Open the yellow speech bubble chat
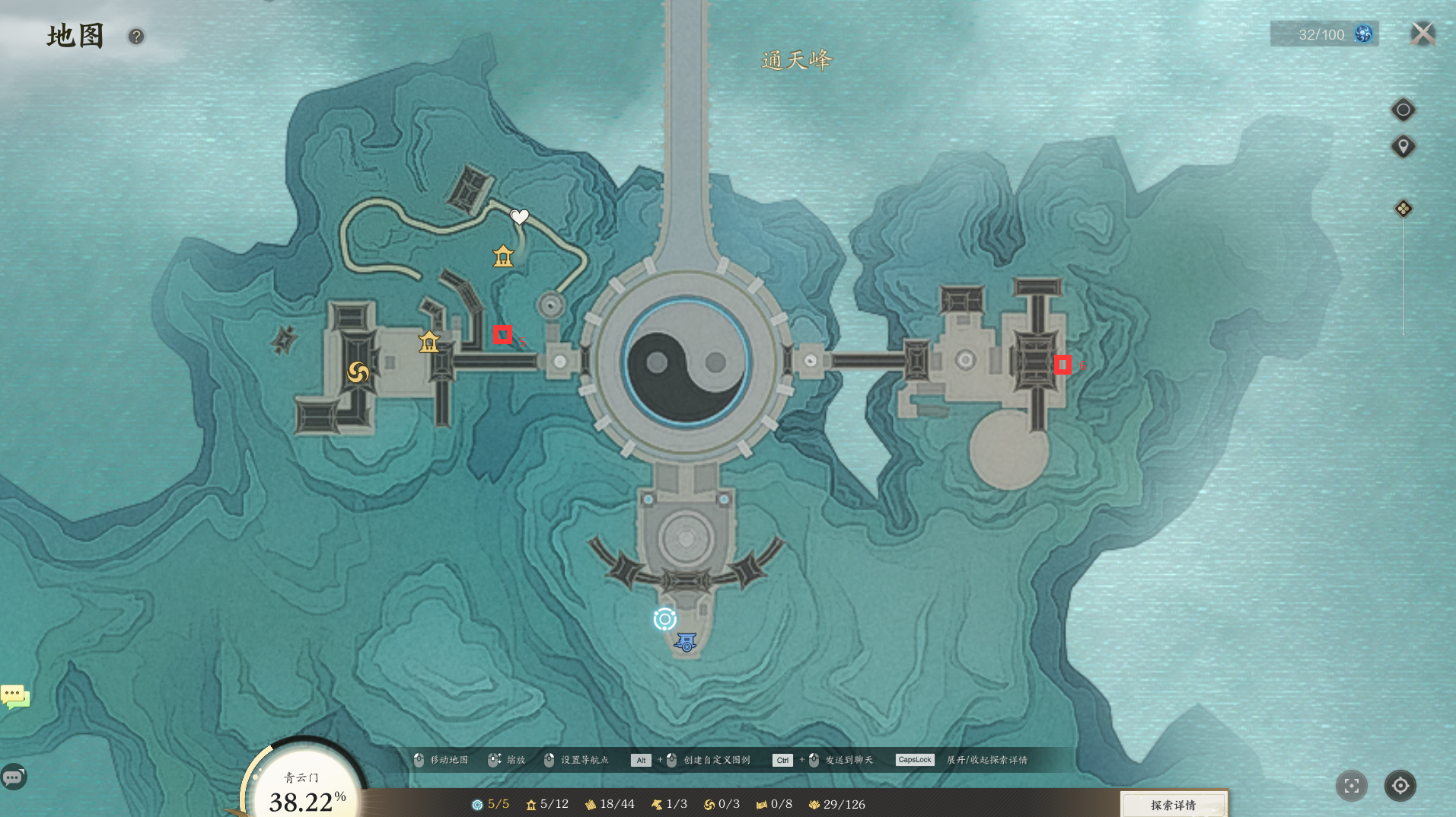Image resolution: width=1456 pixels, height=817 pixels. (x=14, y=696)
